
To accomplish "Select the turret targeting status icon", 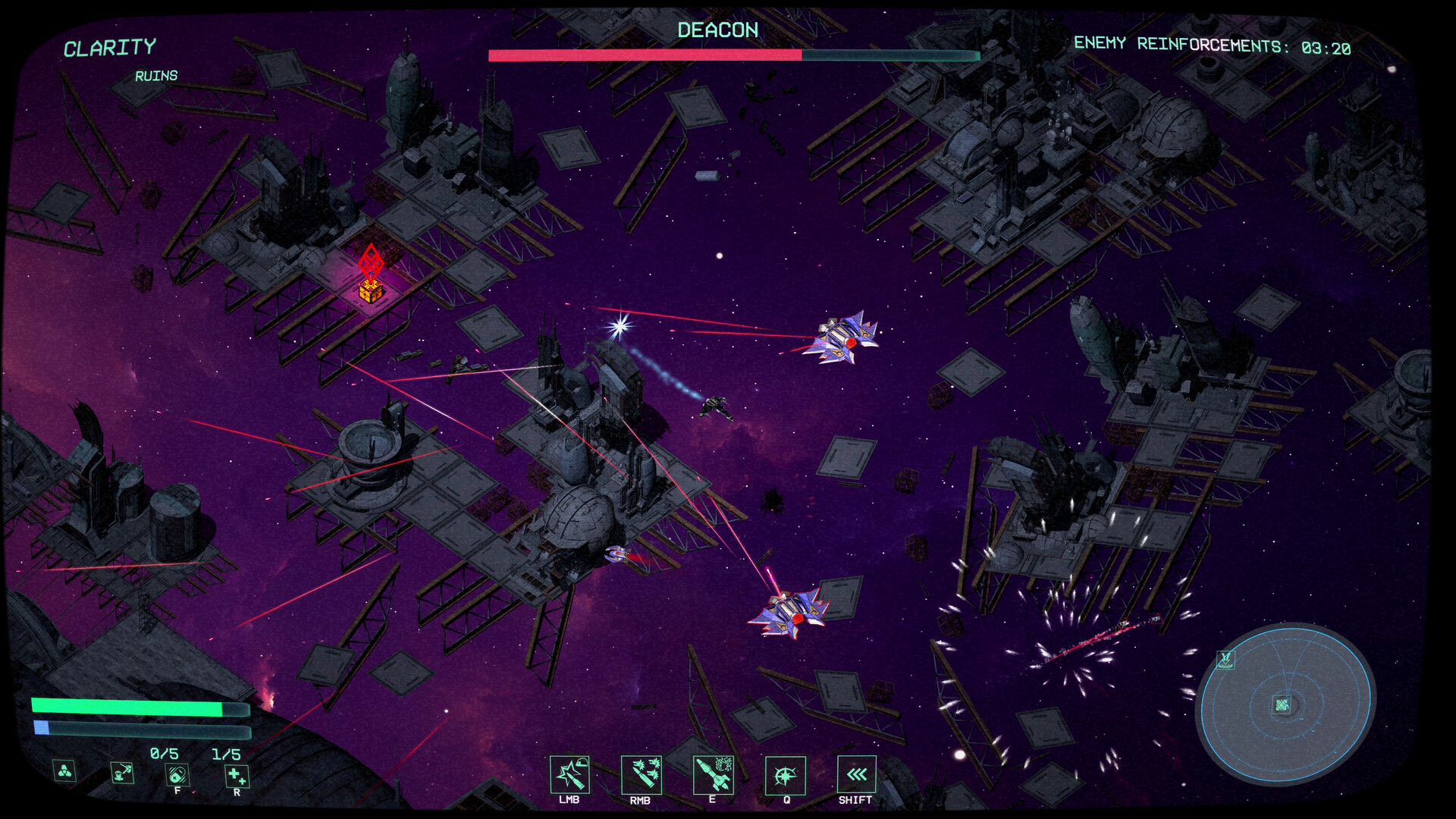I will [x=122, y=772].
